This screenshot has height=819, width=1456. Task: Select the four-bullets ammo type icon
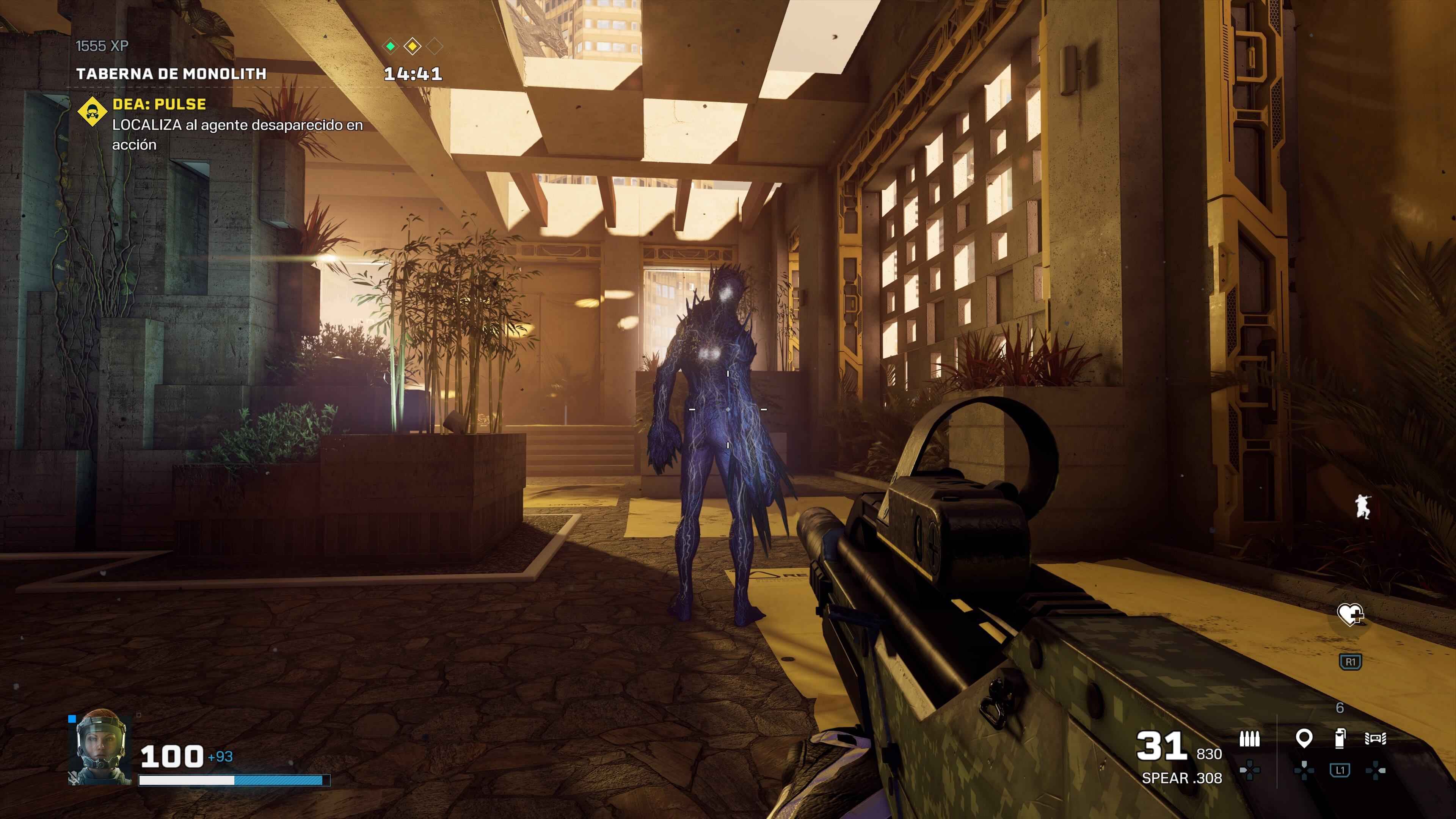coord(1249,739)
